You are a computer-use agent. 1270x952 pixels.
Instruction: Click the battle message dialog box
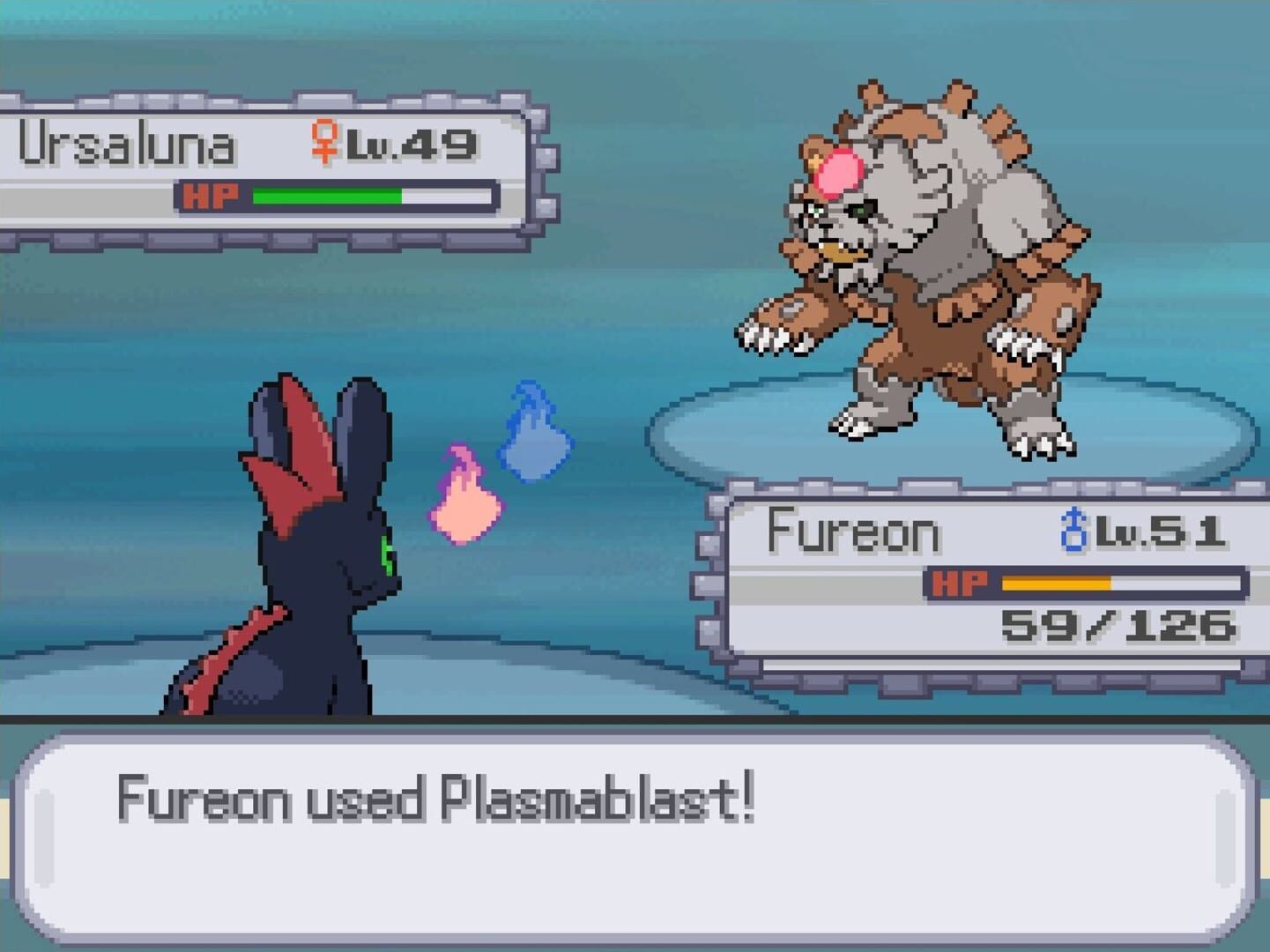[635, 842]
